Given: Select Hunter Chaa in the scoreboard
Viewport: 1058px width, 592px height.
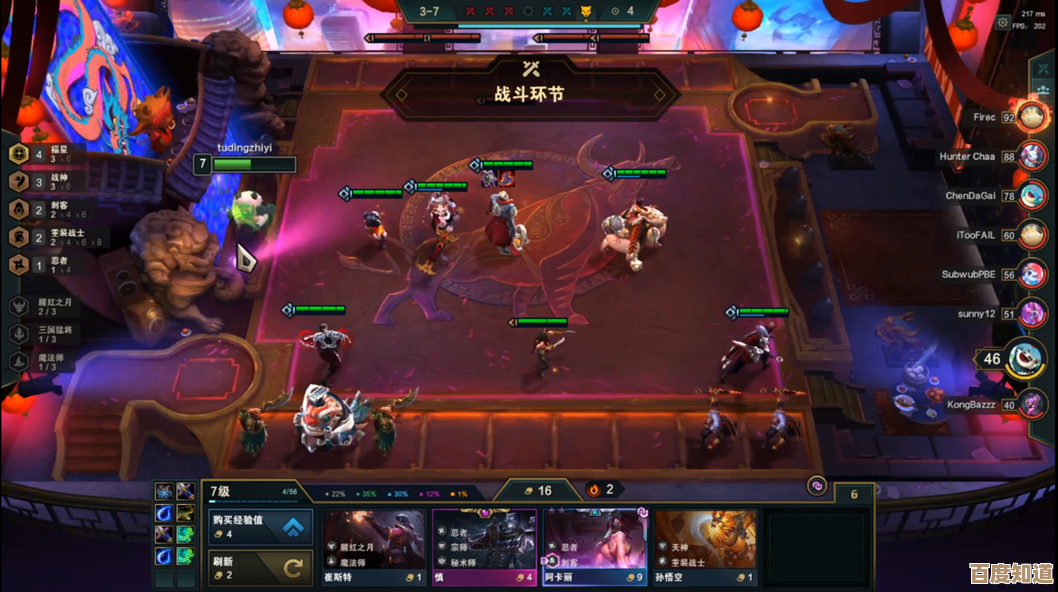Looking at the screenshot, I should (x=1031, y=156).
